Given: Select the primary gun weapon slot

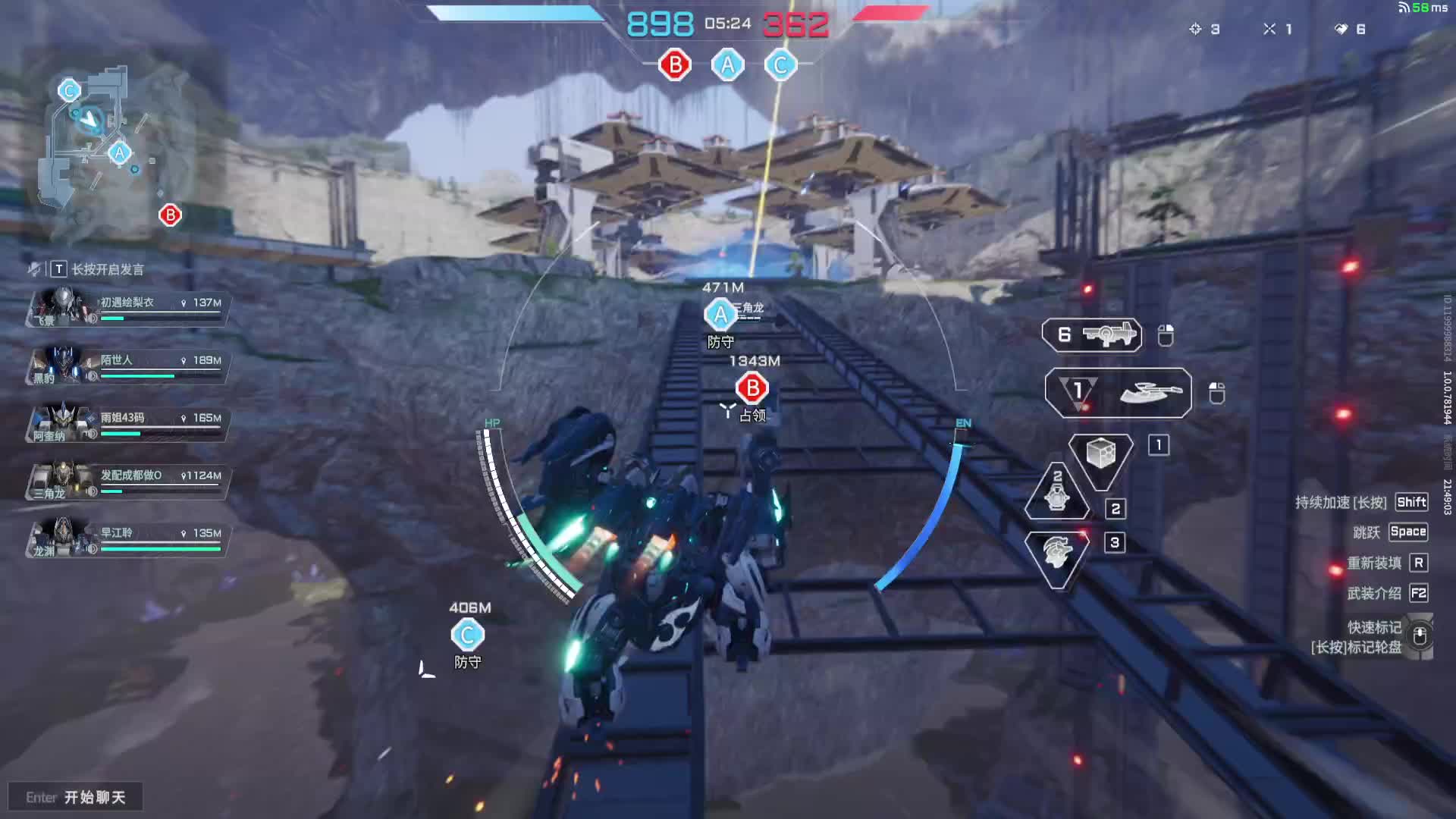Looking at the screenshot, I should pos(1092,334).
